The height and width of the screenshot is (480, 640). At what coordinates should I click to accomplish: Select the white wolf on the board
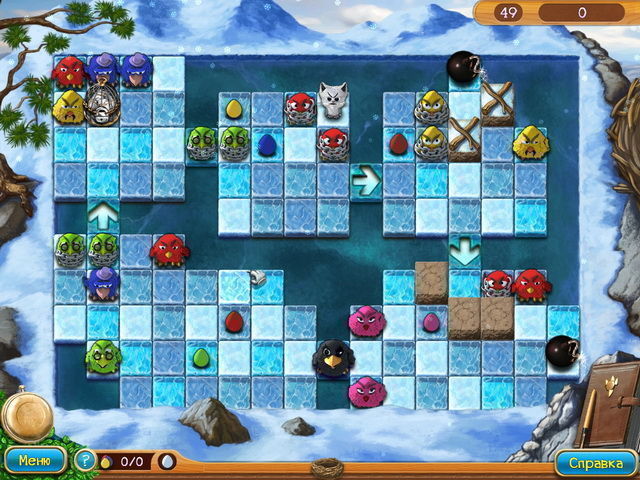tap(333, 101)
